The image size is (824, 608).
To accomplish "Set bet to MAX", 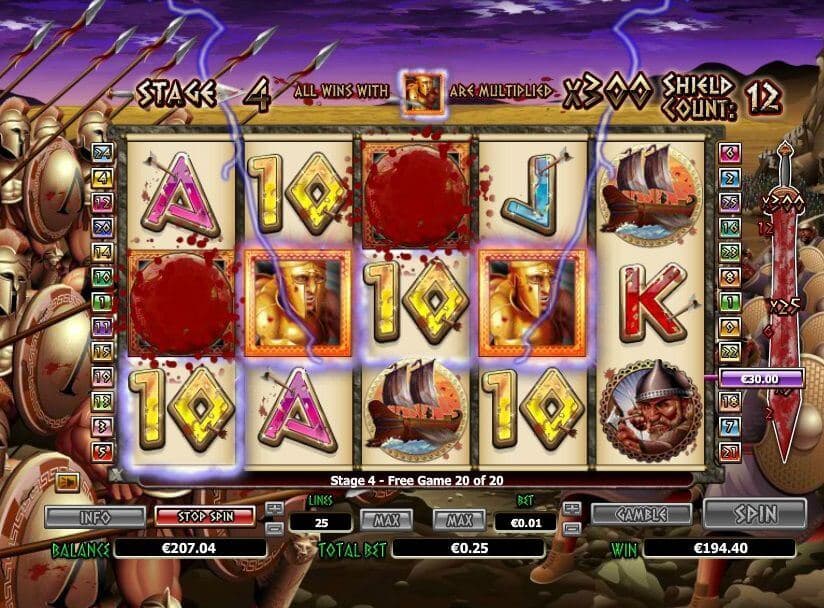I will click(459, 520).
